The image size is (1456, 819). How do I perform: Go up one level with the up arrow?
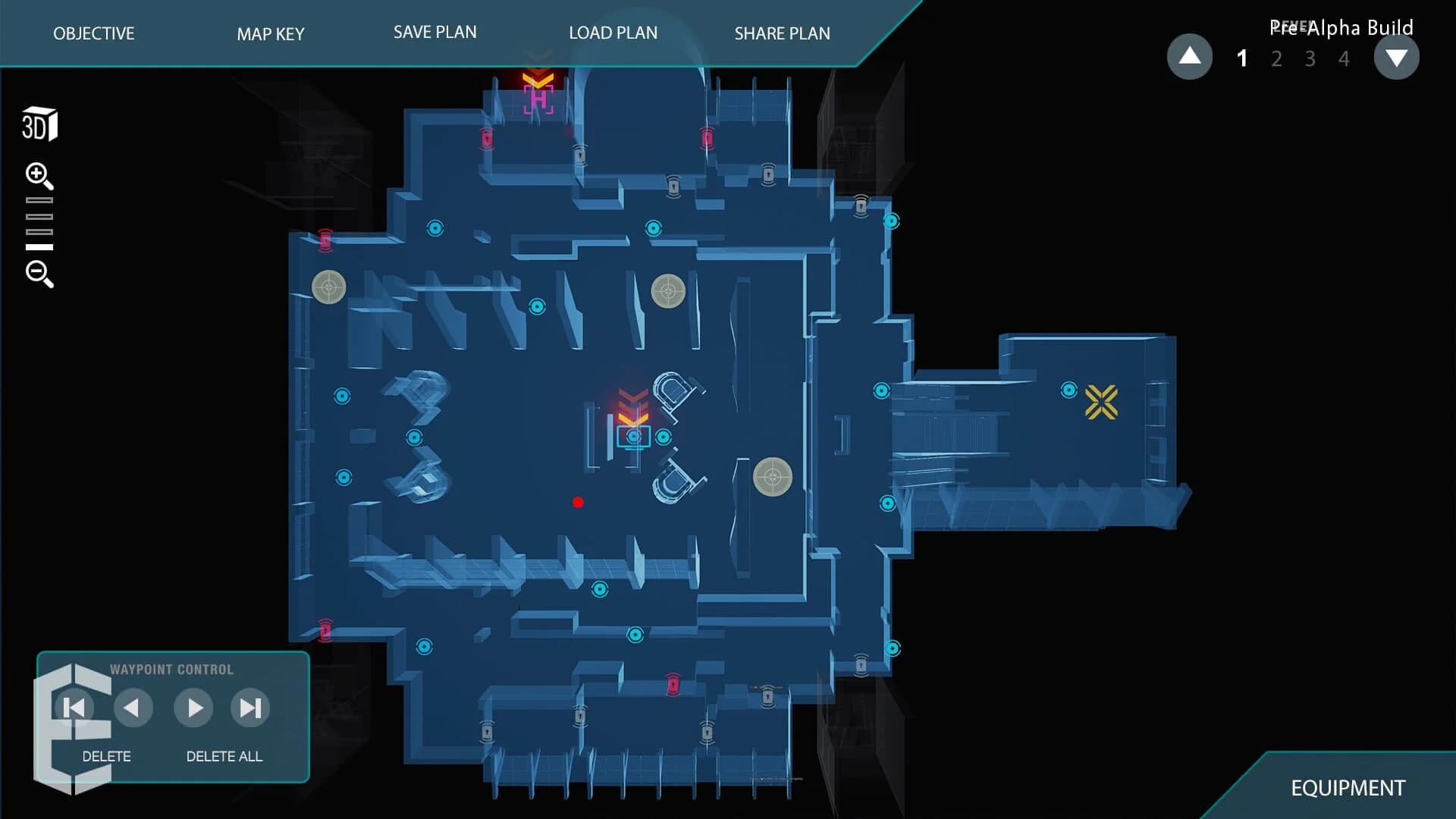[x=1190, y=56]
